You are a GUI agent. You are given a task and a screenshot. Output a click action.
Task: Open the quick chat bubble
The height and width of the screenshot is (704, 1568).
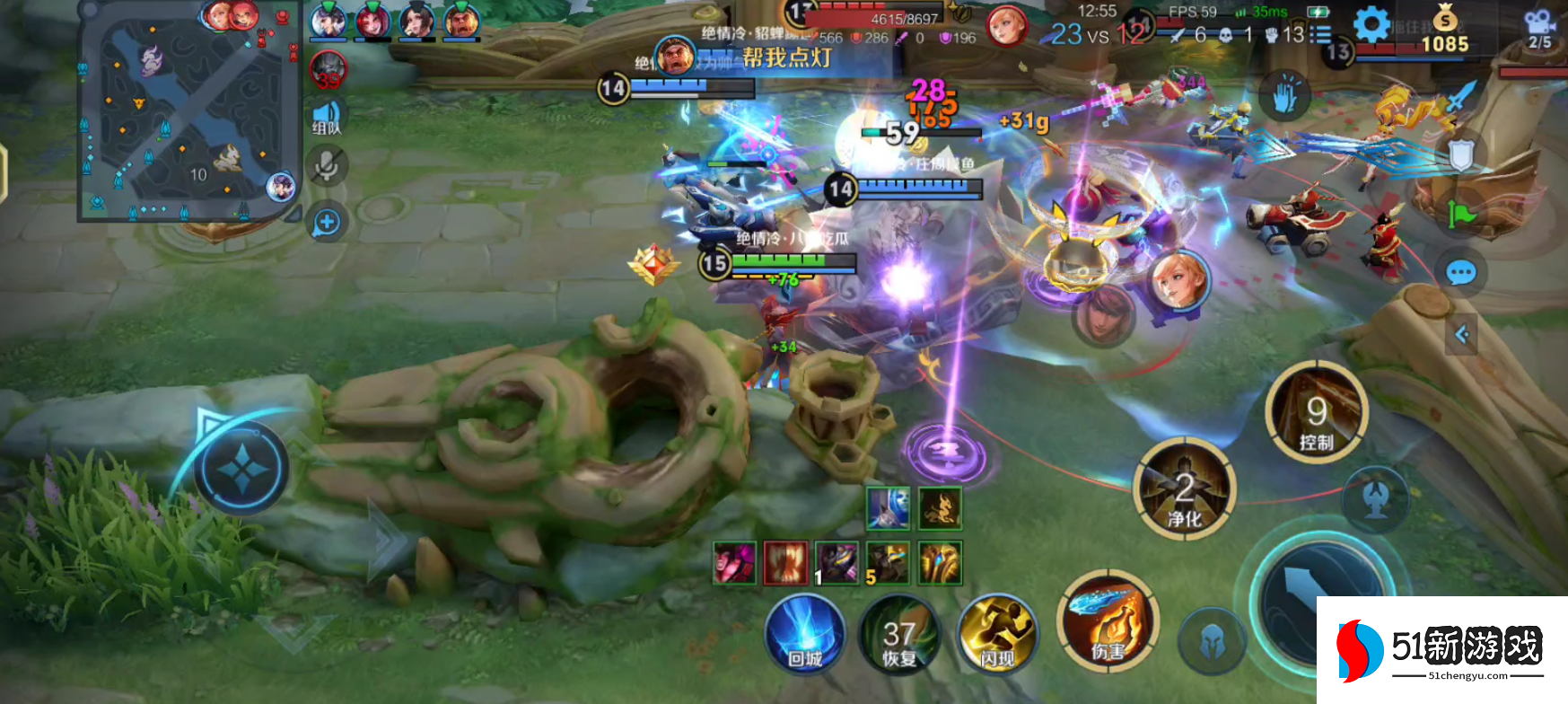(x=1460, y=272)
